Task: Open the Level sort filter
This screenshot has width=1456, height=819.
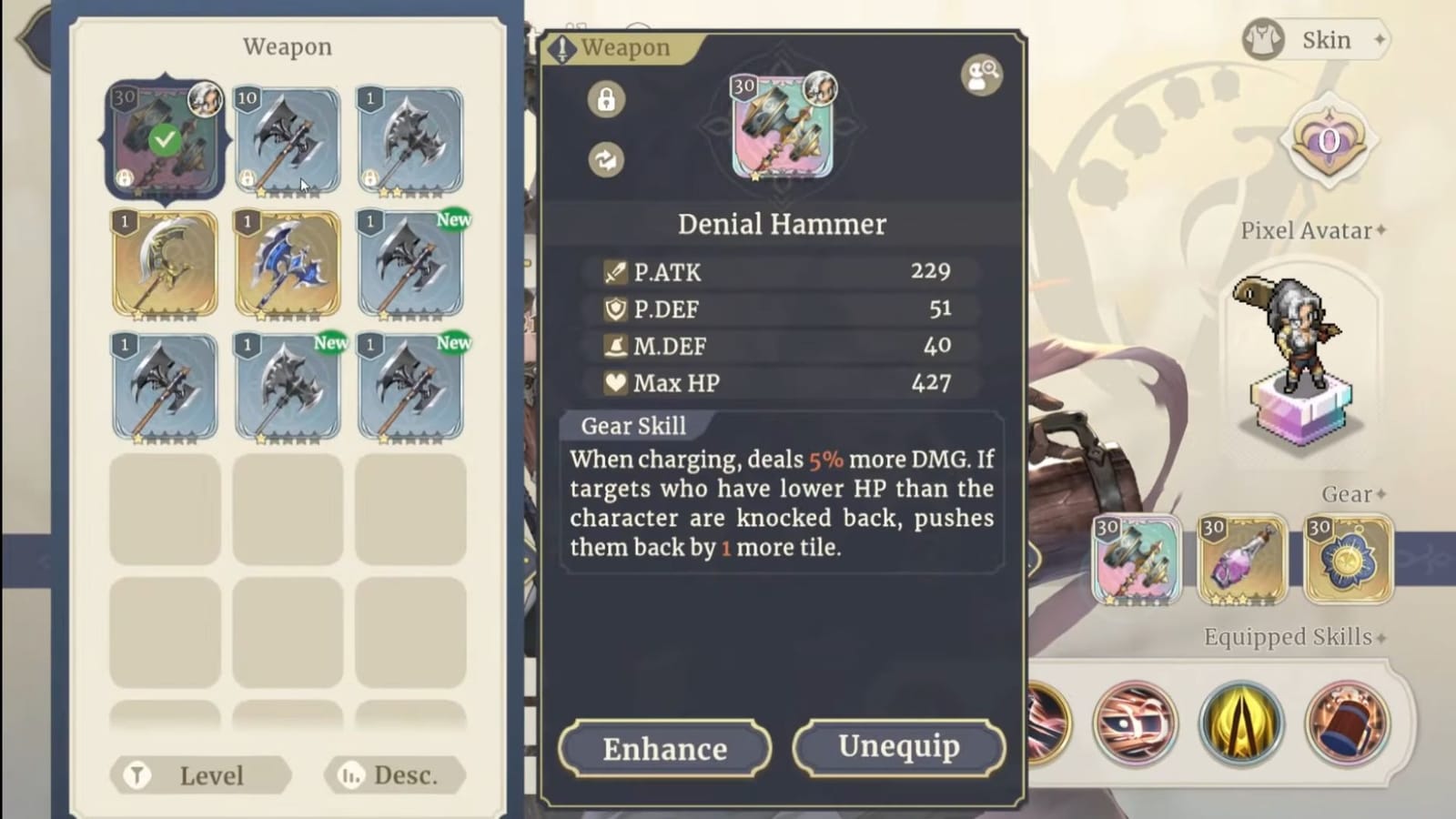Action: coord(200,775)
